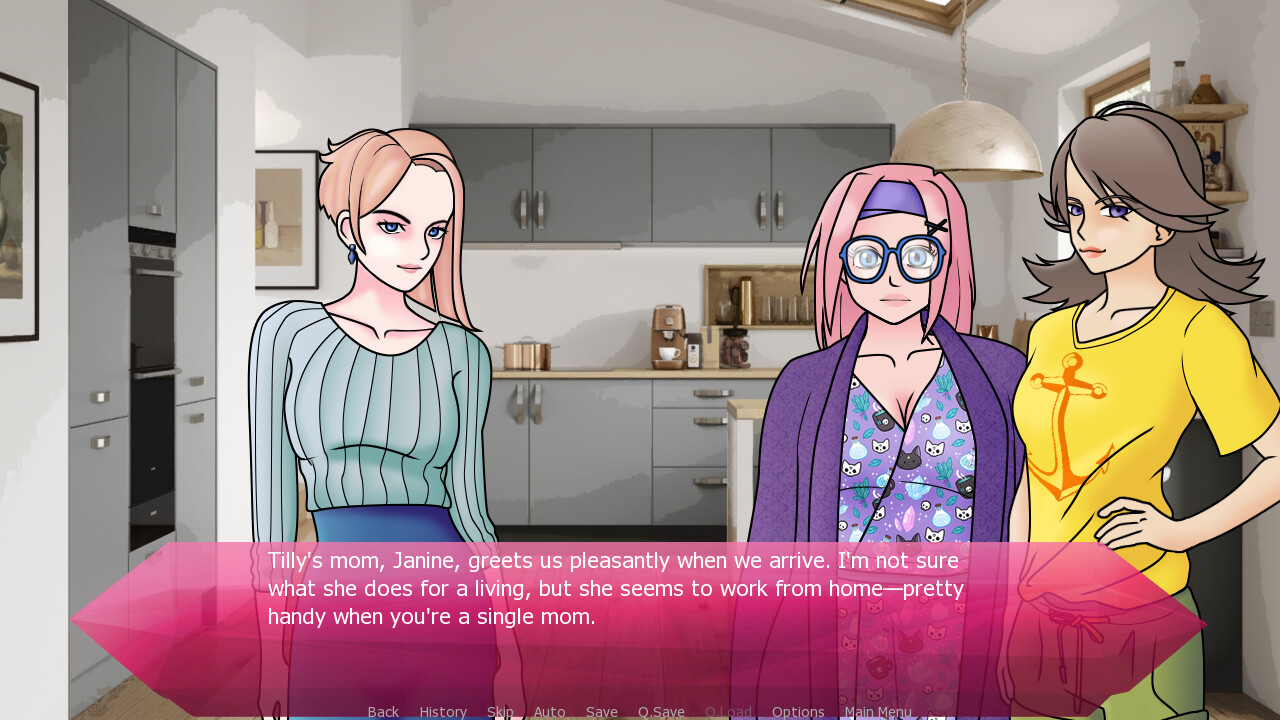1280x720 pixels.
Task: Enable Auto-forward mode
Action: pyautogui.click(x=549, y=711)
